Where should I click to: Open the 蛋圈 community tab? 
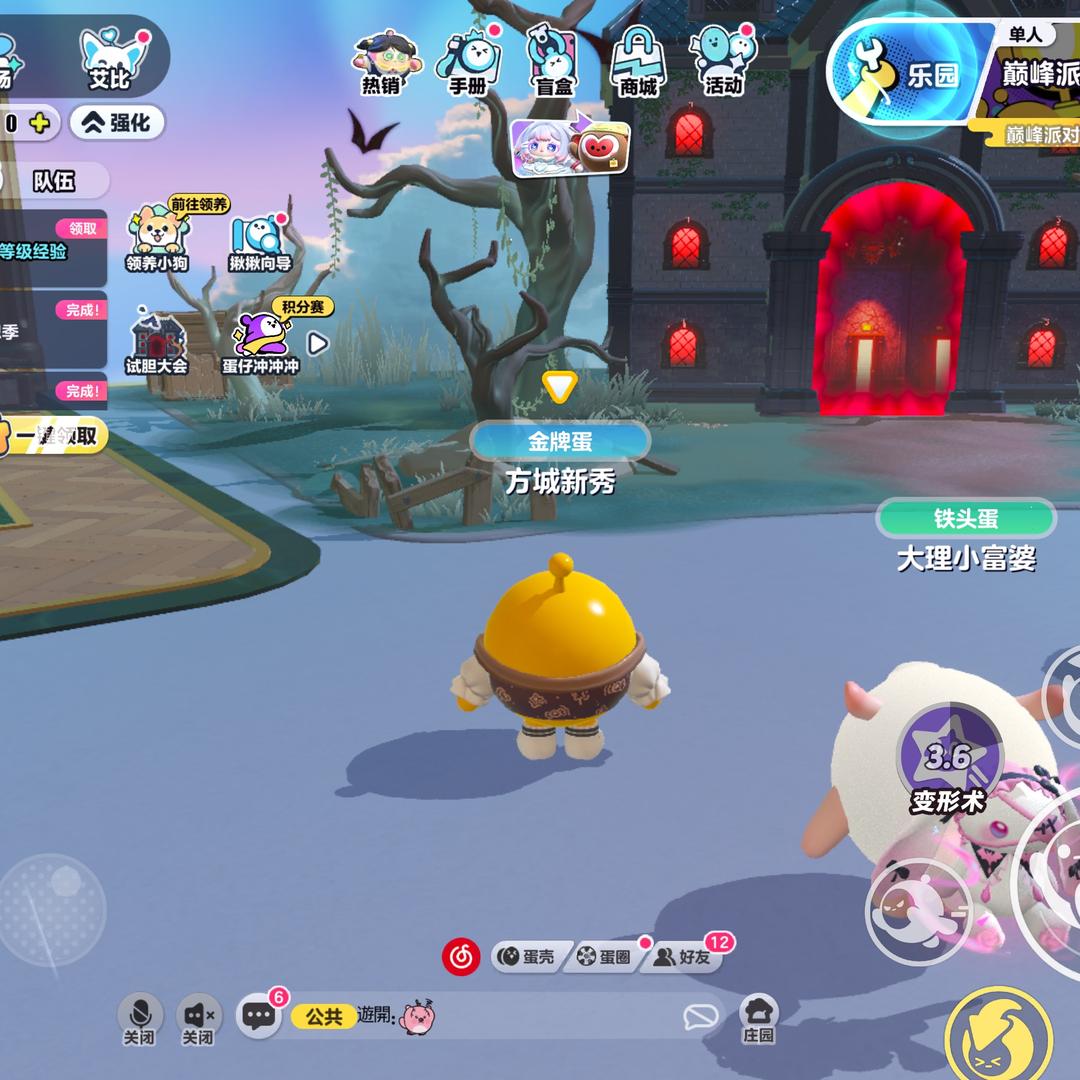605,957
